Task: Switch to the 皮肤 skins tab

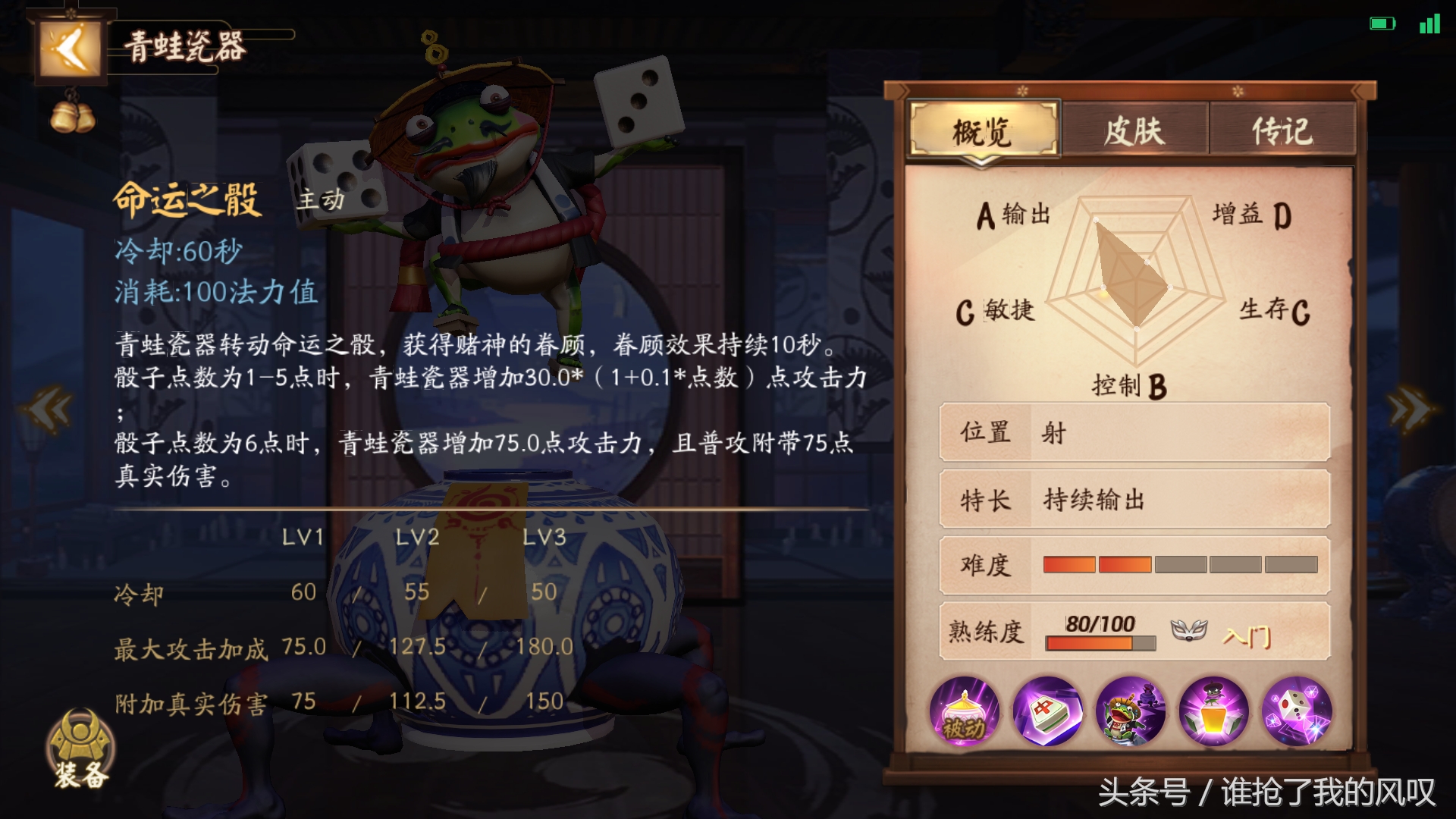Action: (x=1134, y=130)
